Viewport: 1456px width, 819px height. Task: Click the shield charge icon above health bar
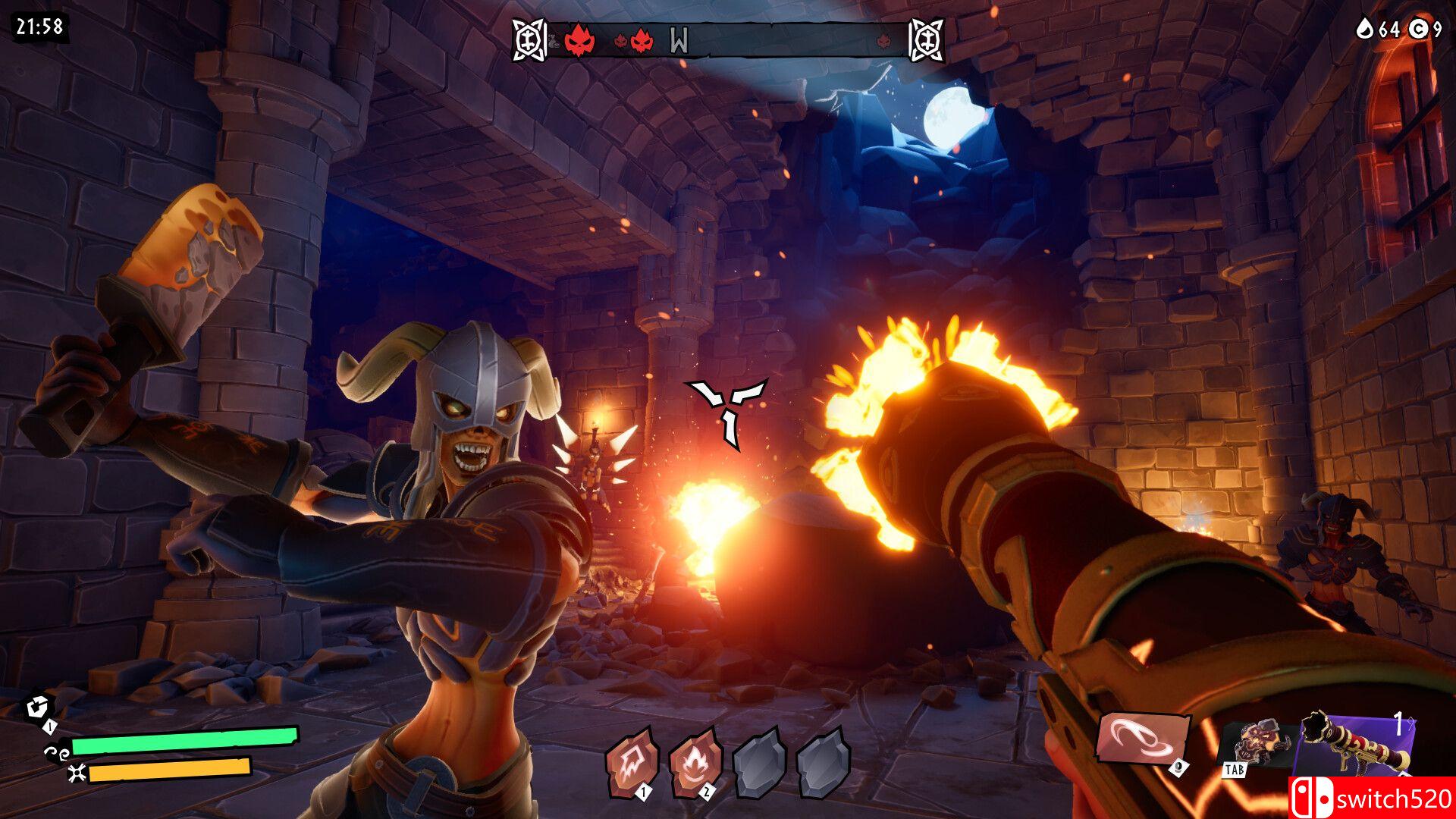pos(37,708)
